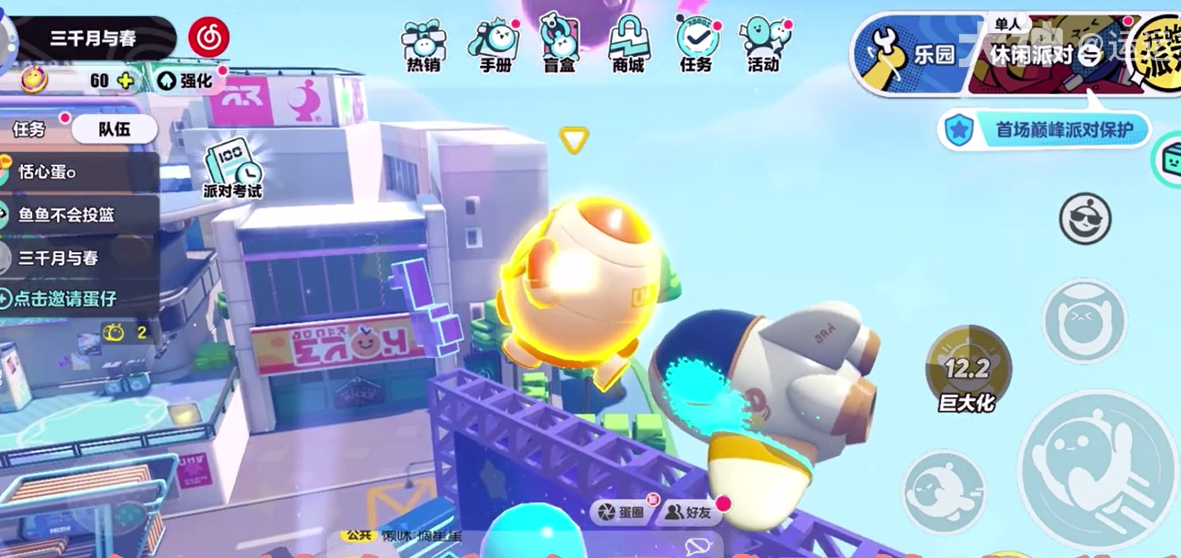Open the 任务 missions icon in top bar
The image size is (1181, 558).
[696, 46]
